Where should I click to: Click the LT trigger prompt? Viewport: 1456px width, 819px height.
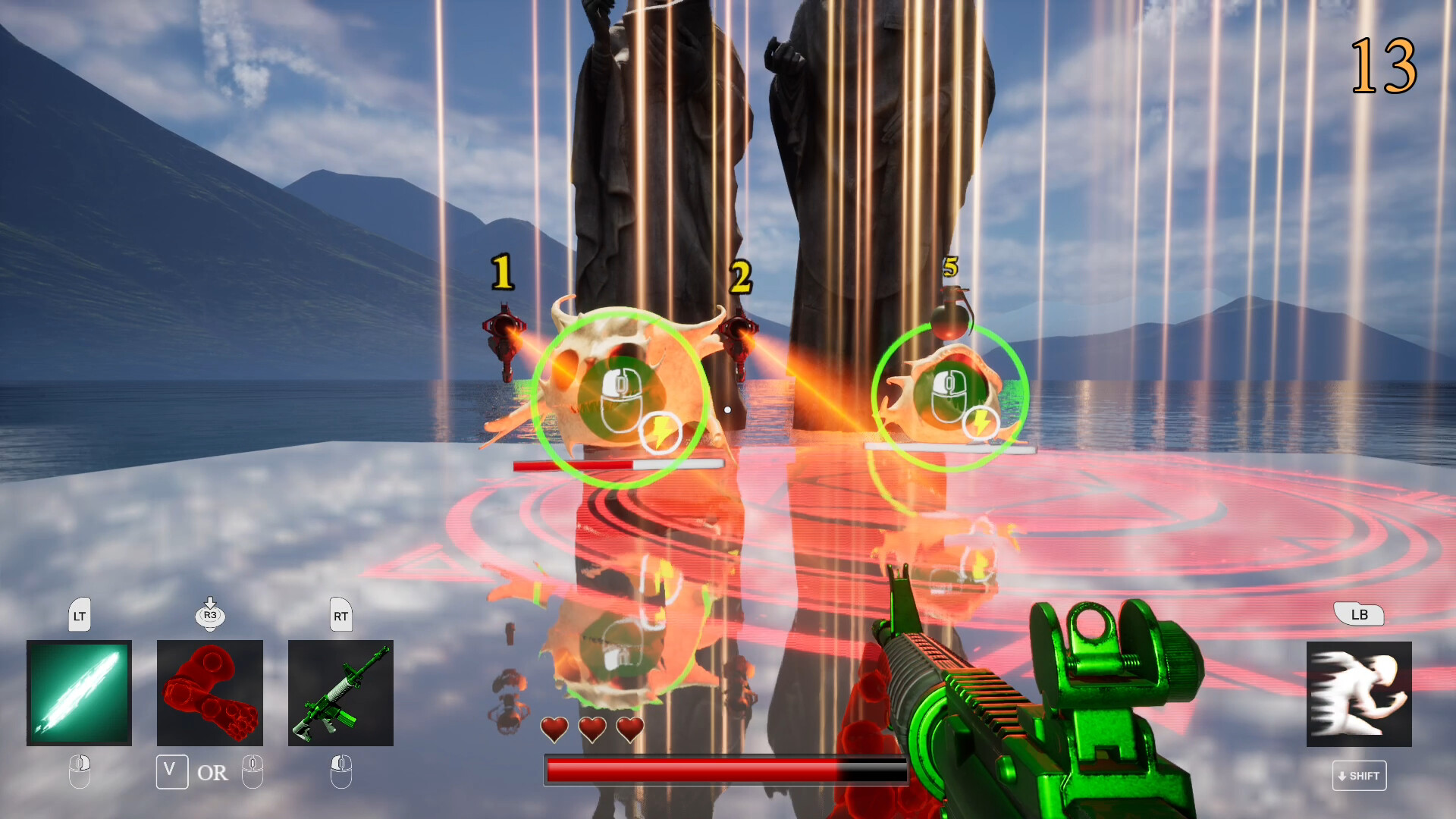(x=79, y=616)
